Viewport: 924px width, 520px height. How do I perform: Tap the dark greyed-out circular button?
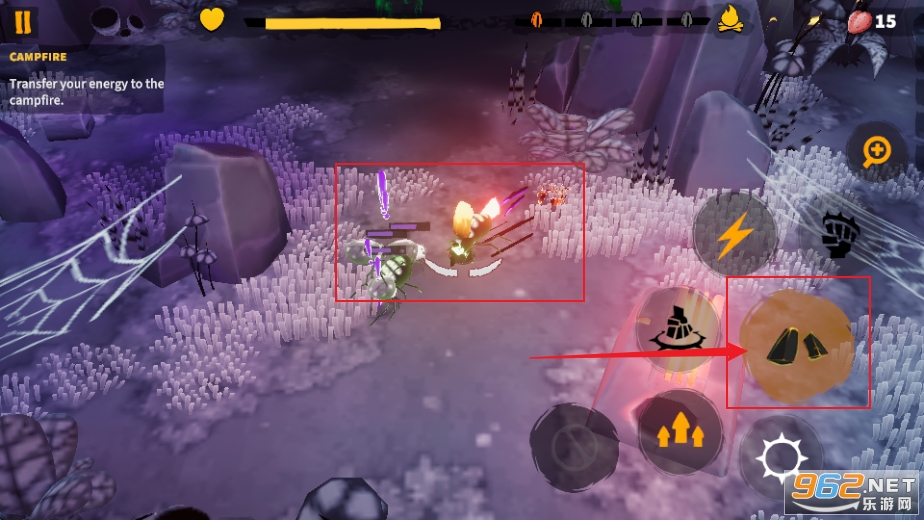(x=574, y=446)
